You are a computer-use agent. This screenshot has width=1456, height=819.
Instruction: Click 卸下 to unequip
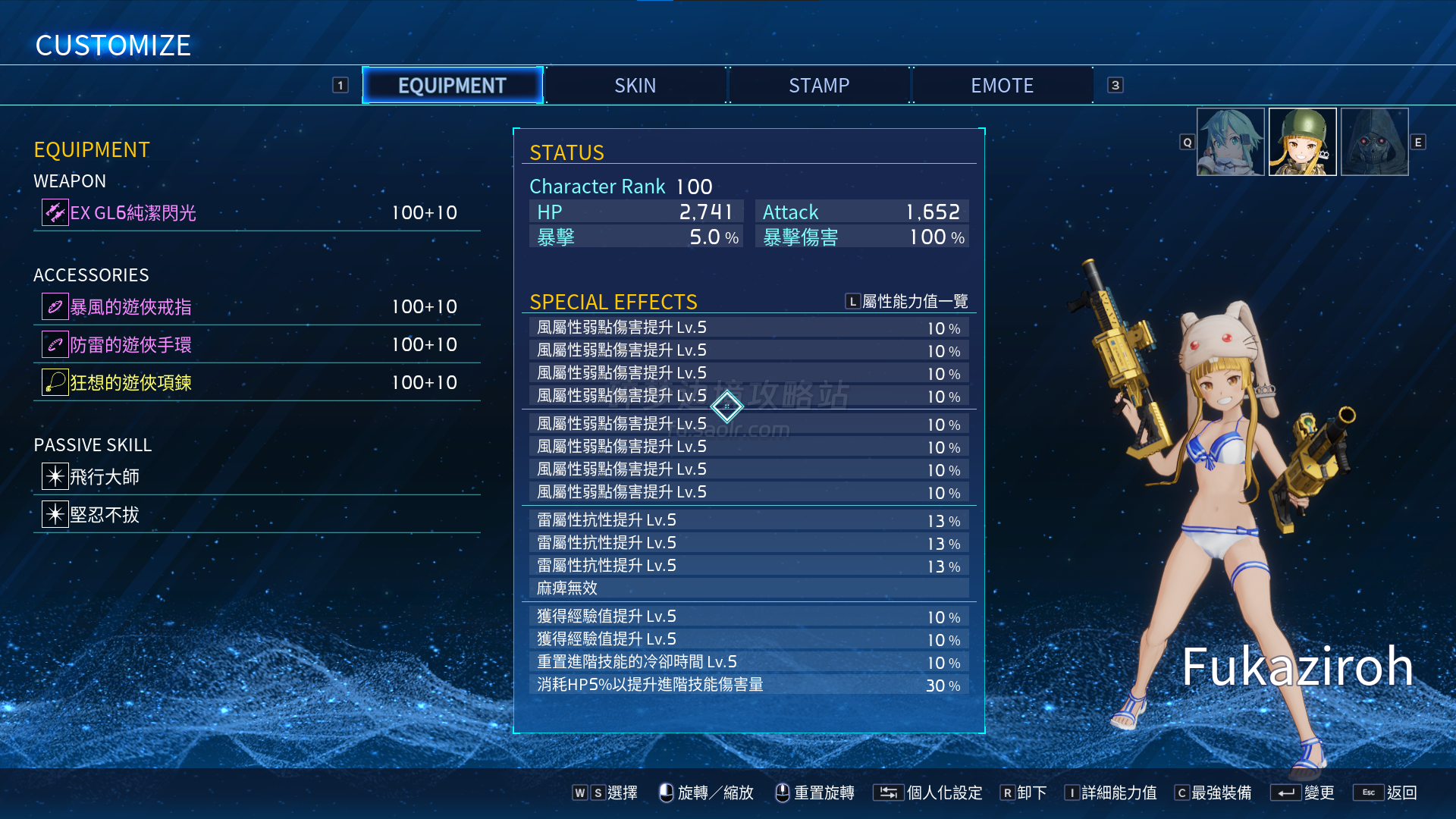coord(1024,792)
